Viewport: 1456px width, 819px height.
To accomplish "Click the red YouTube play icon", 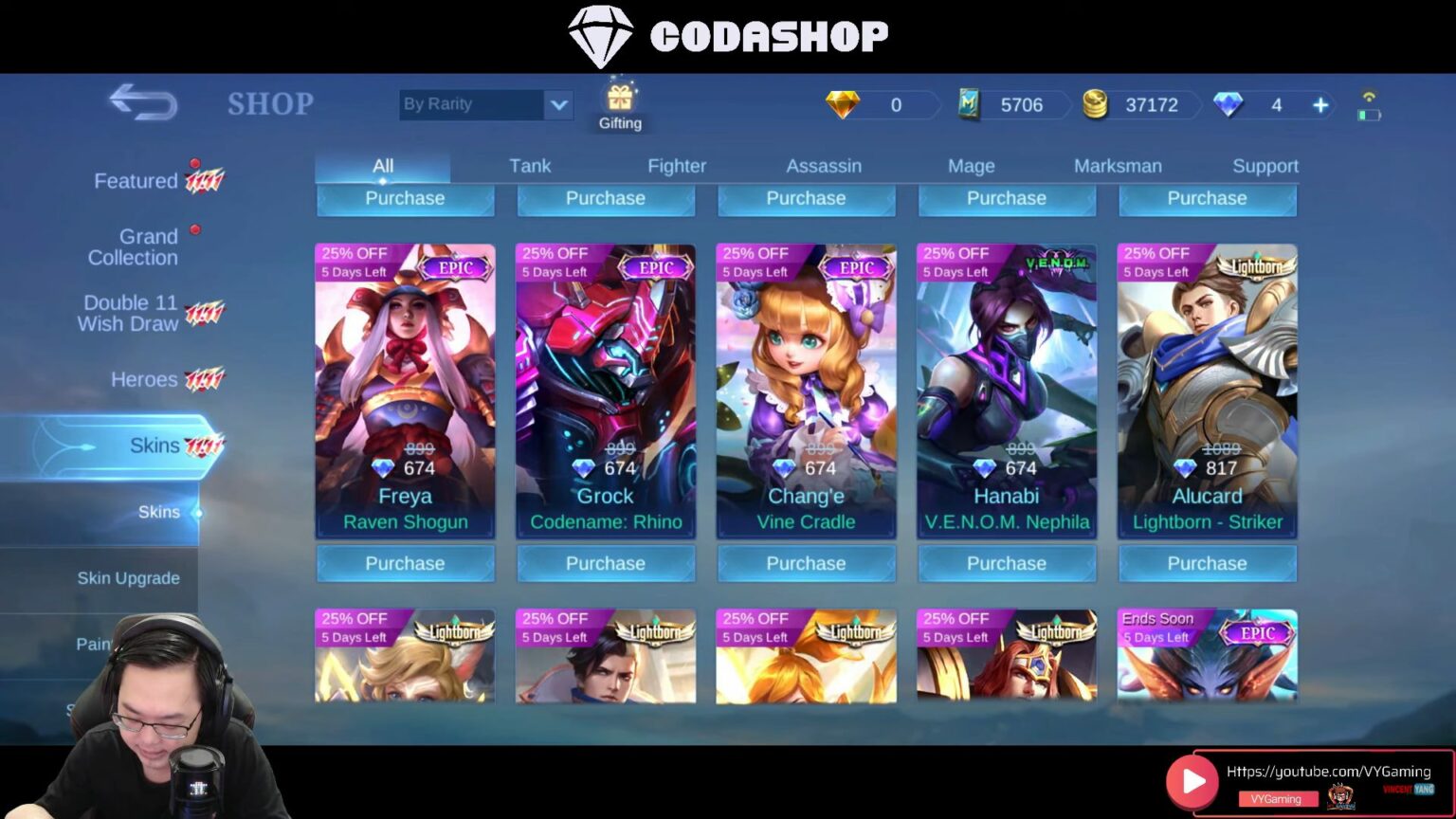I will point(1192,781).
